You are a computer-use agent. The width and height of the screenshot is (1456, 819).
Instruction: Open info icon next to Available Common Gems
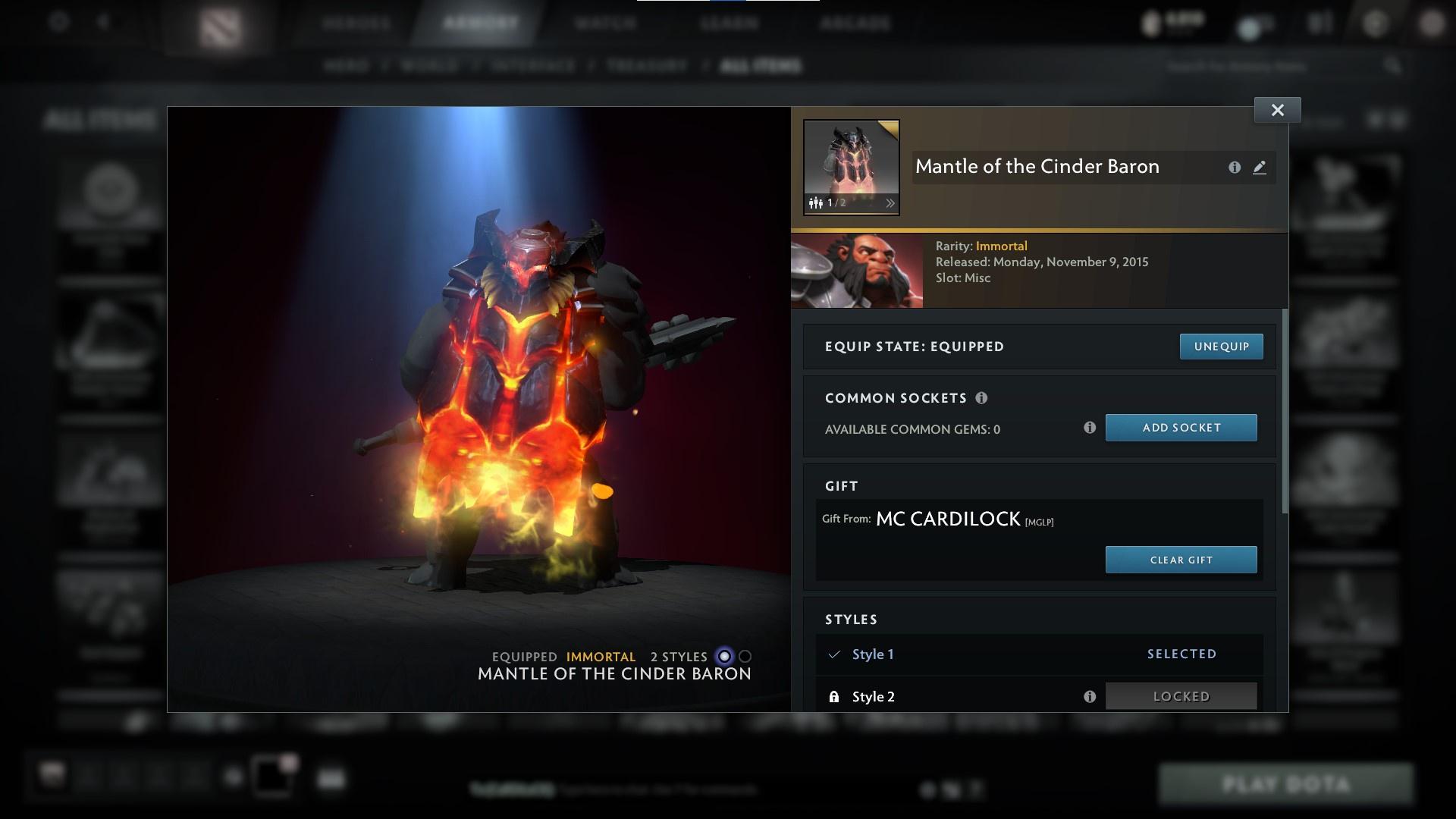[x=1090, y=428]
